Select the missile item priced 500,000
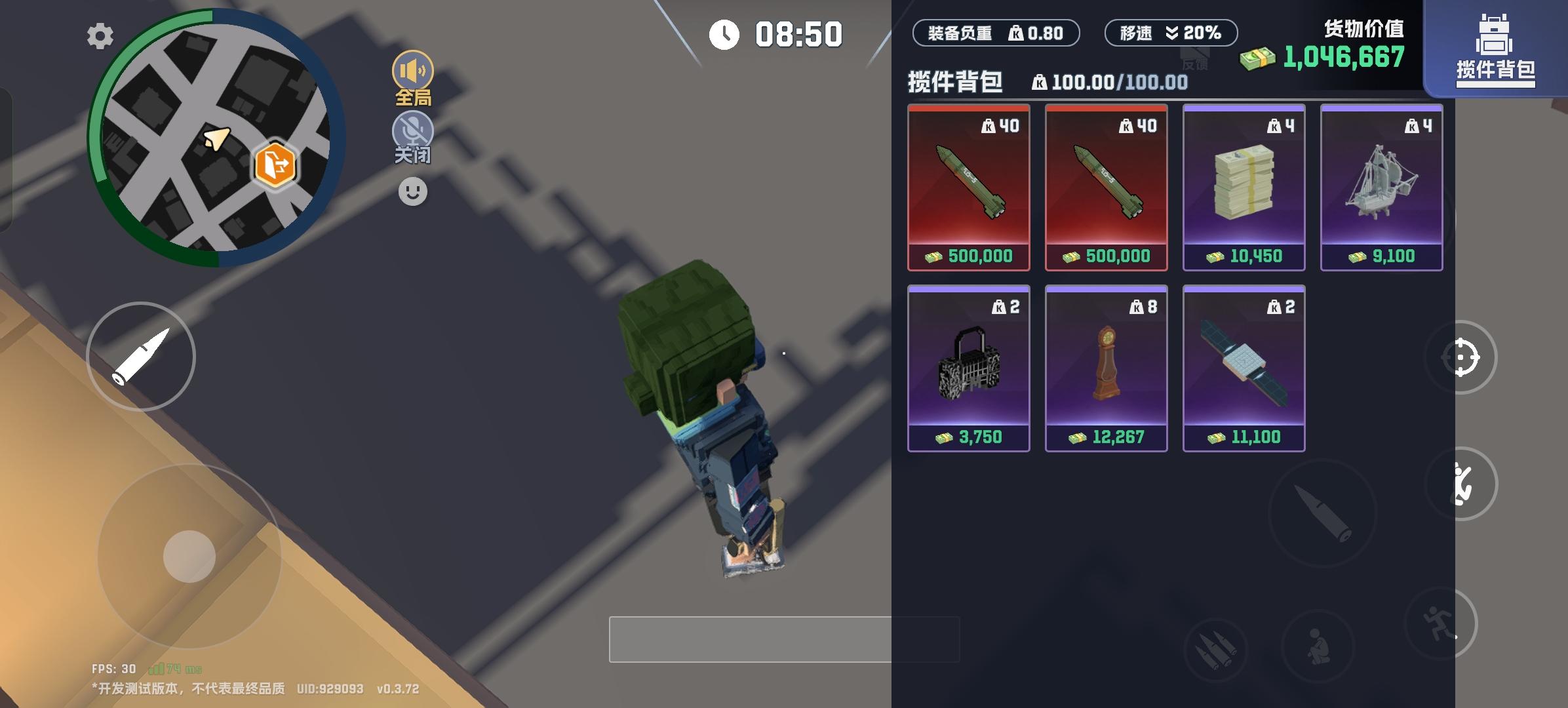This screenshot has height=708, width=1568. (969, 188)
